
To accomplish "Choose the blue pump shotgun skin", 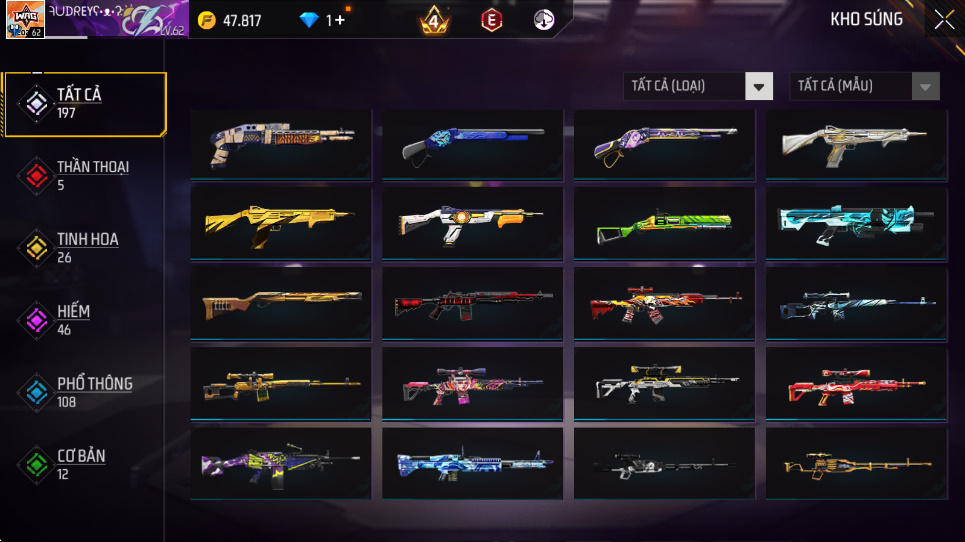I will pyautogui.click(x=472, y=145).
